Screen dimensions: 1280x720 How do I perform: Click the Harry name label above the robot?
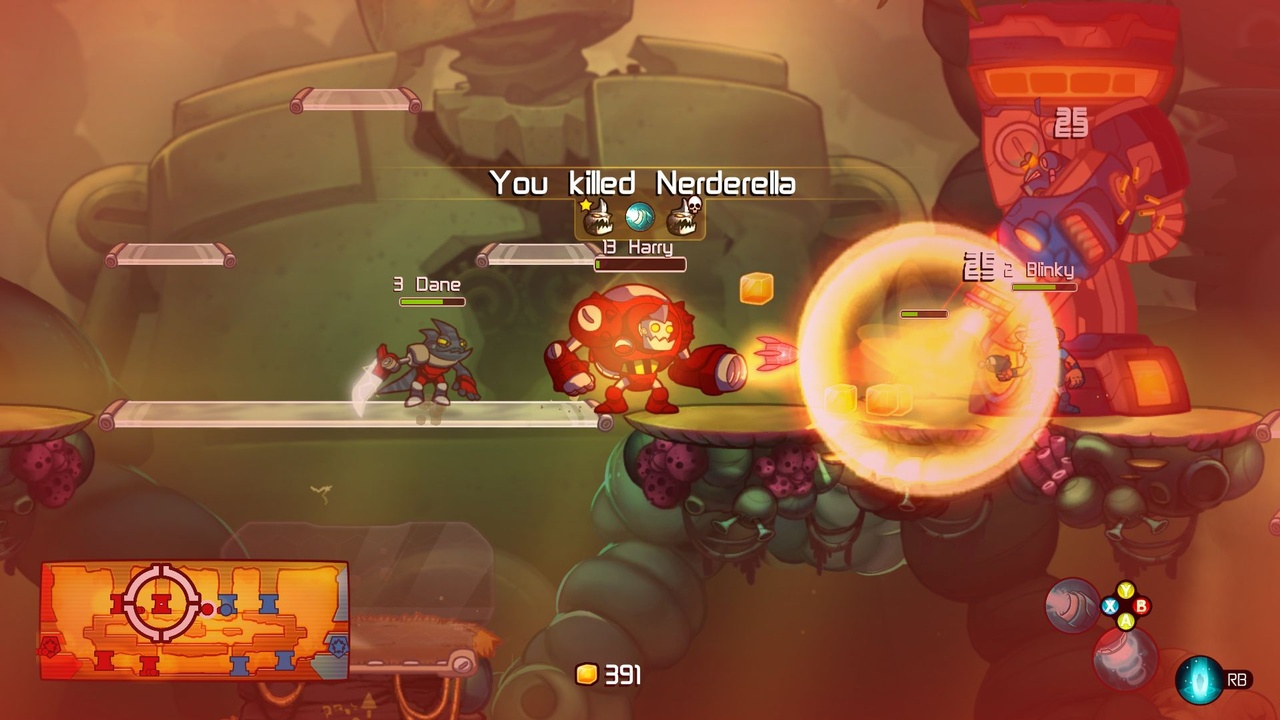click(x=650, y=249)
